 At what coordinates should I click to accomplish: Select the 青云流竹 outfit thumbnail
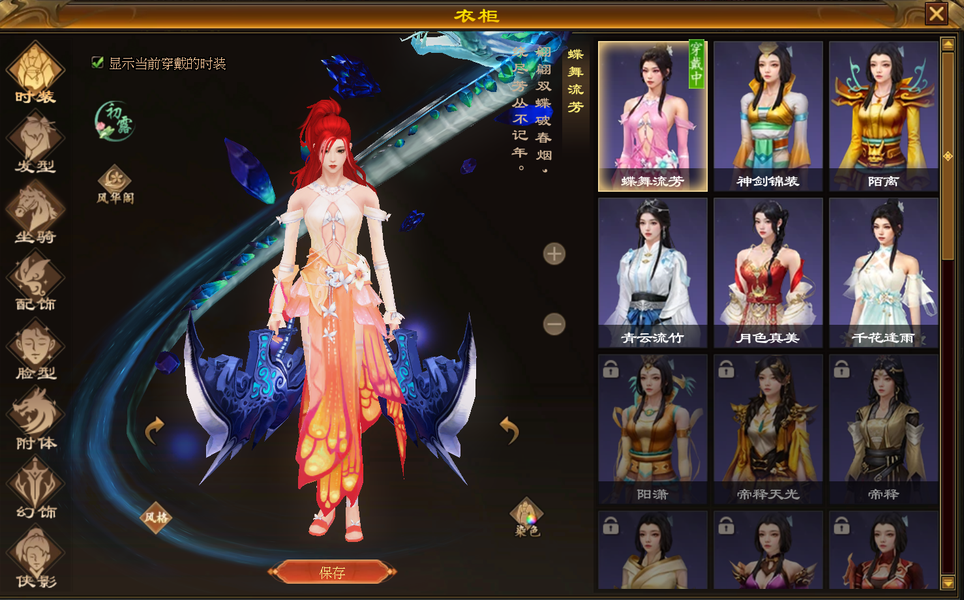(653, 272)
